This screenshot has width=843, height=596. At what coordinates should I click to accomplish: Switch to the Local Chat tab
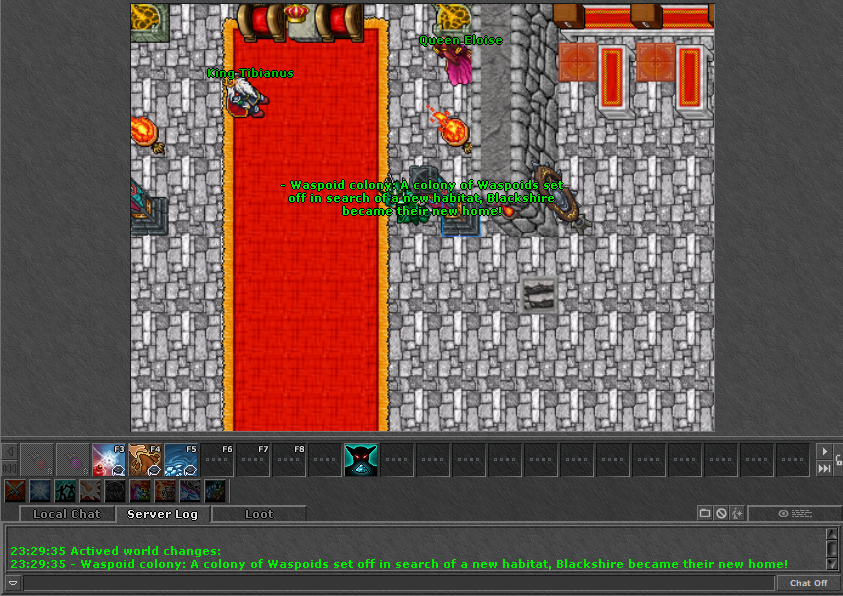[66, 514]
